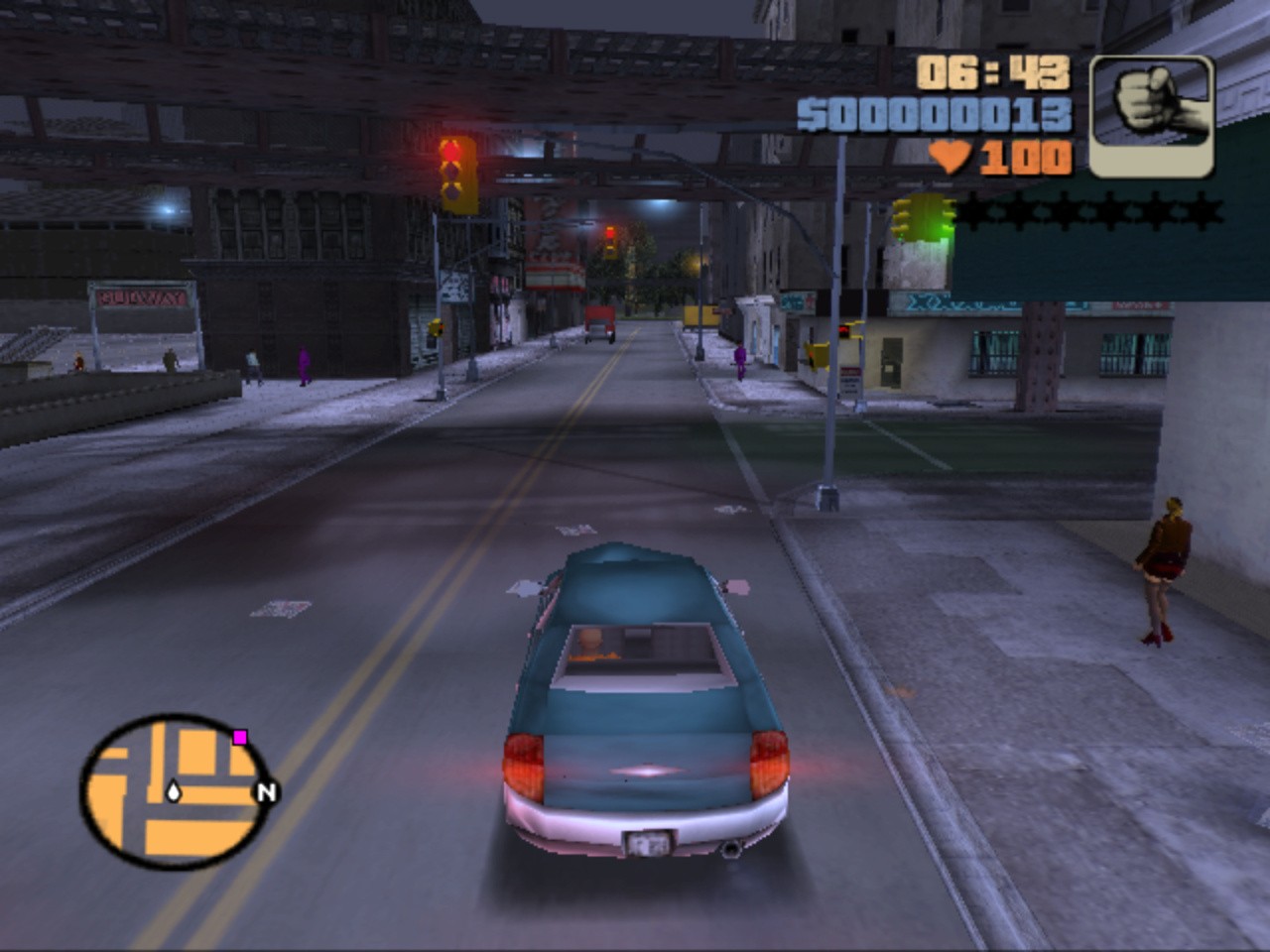Click the circular radar minimap
The image size is (1270, 952).
pyautogui.click(x=175, y=792)
